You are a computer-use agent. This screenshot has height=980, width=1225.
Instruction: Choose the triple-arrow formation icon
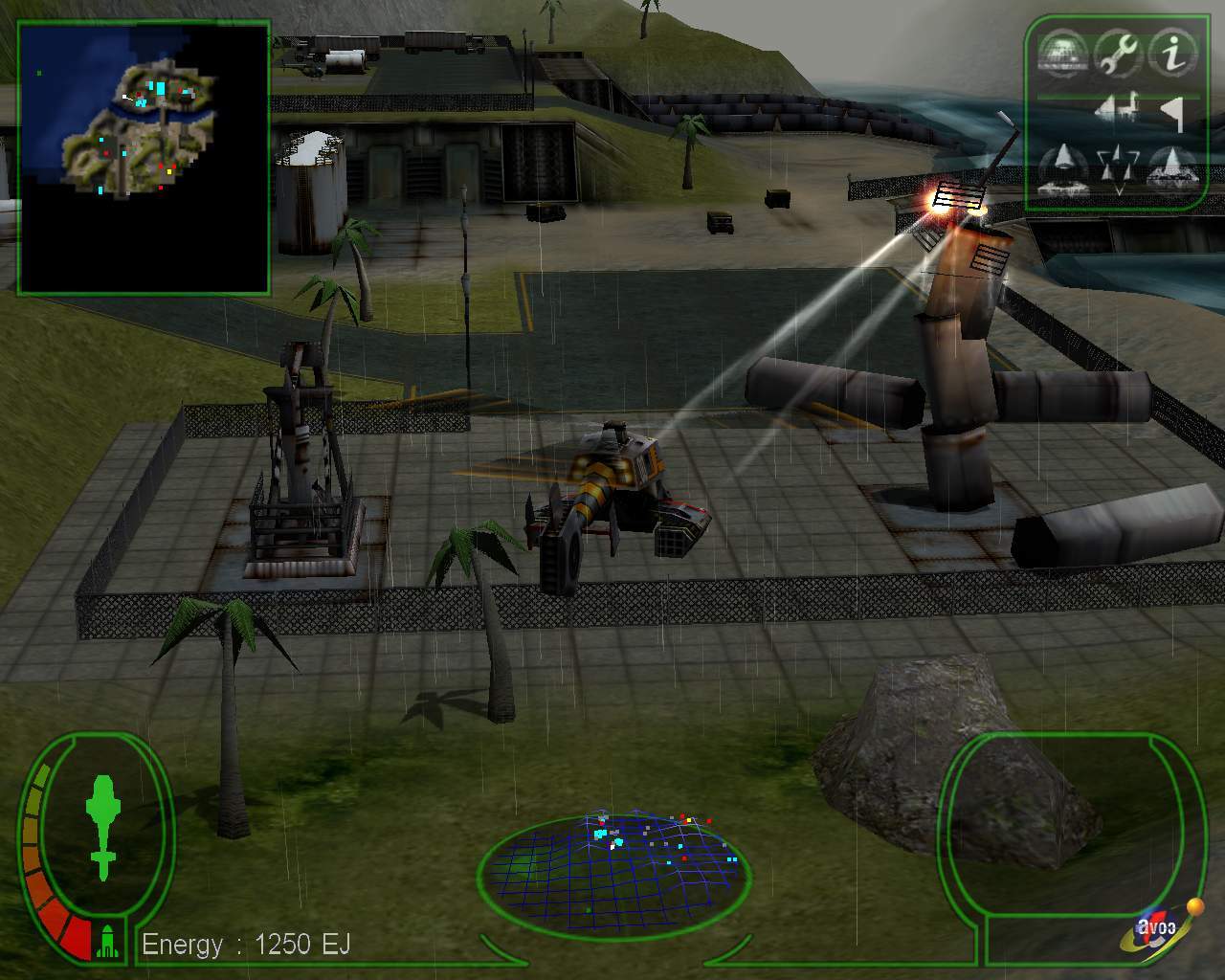(x=1118, y=167)
